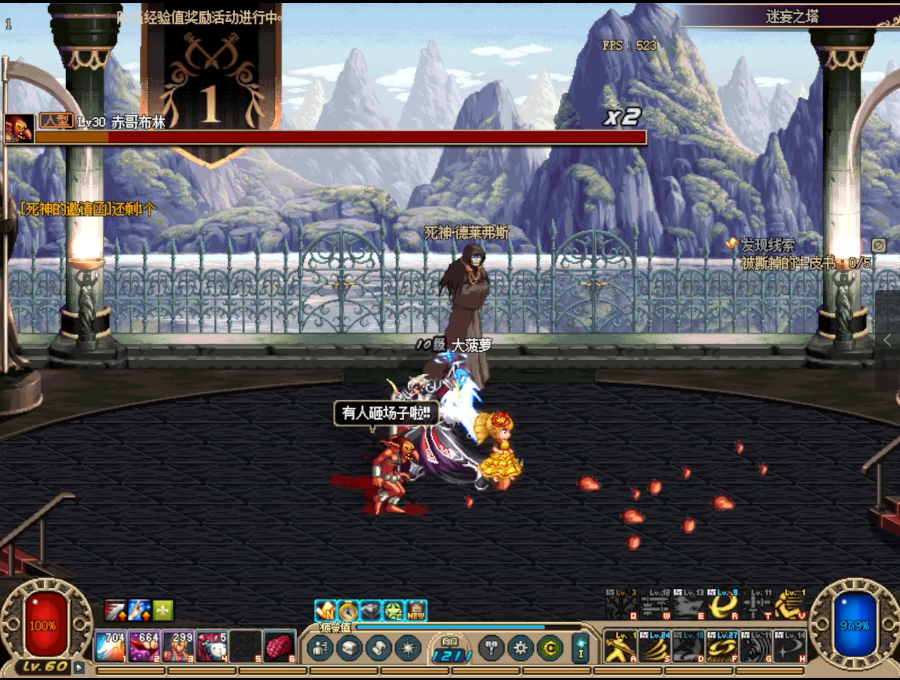
Task: Click the green star event icon
Action: (x=394, y=610)
